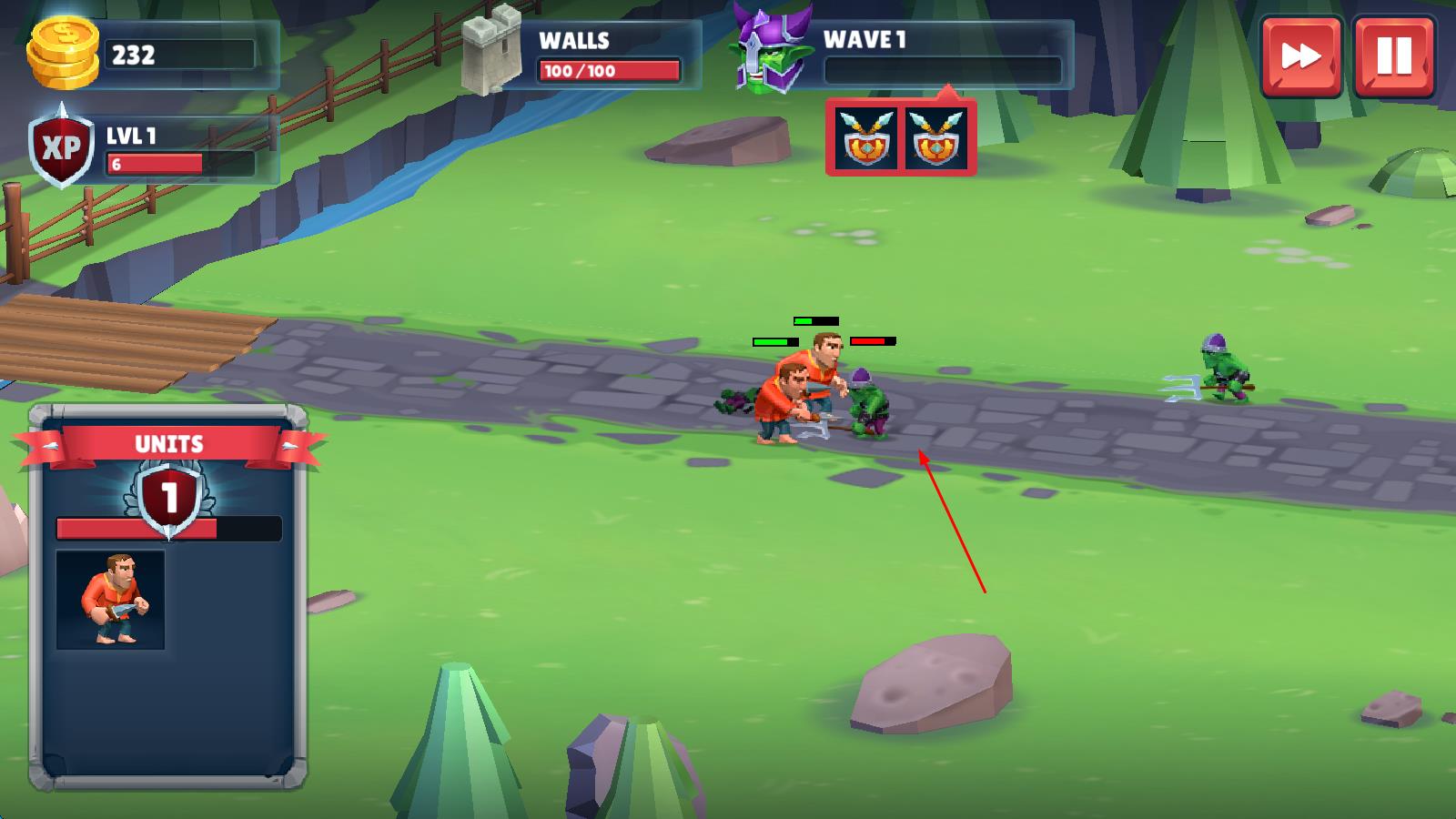Pause the game
The width and height of the screenshot is (1456, 819).
coord(1393,56)
